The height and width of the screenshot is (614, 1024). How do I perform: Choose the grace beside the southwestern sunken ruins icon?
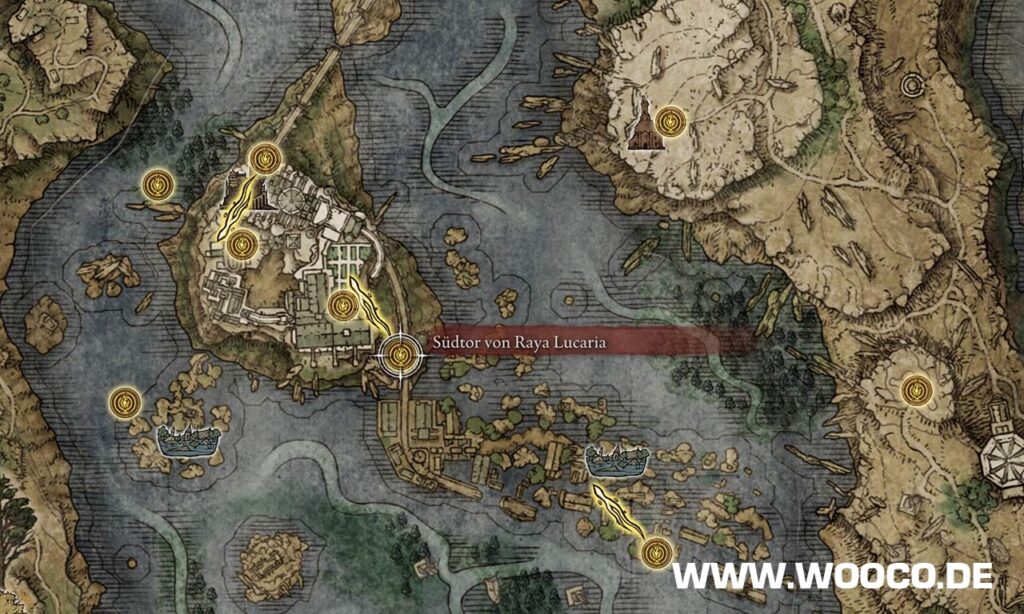(124, 401)
